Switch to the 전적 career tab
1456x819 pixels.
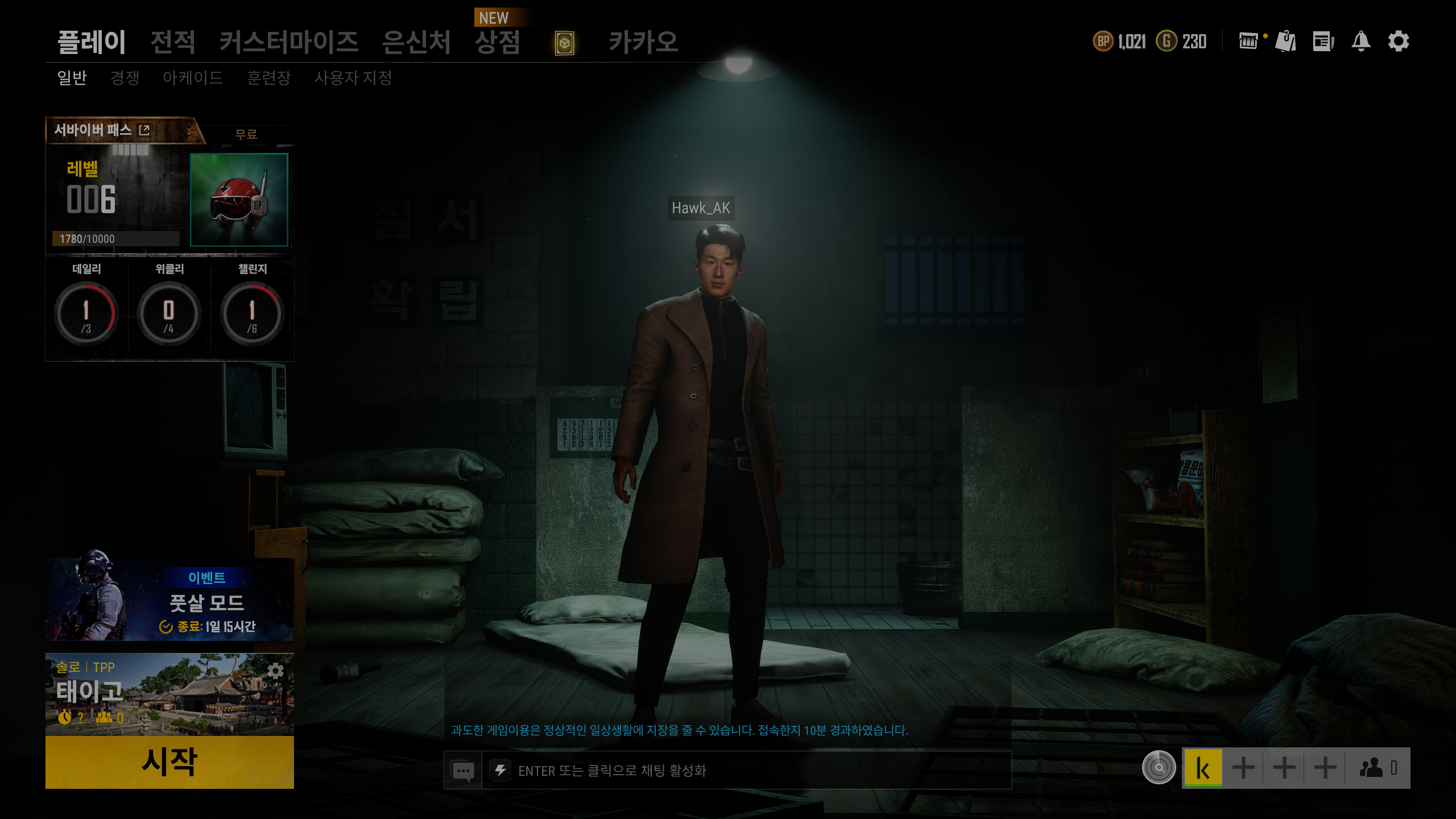173,42
